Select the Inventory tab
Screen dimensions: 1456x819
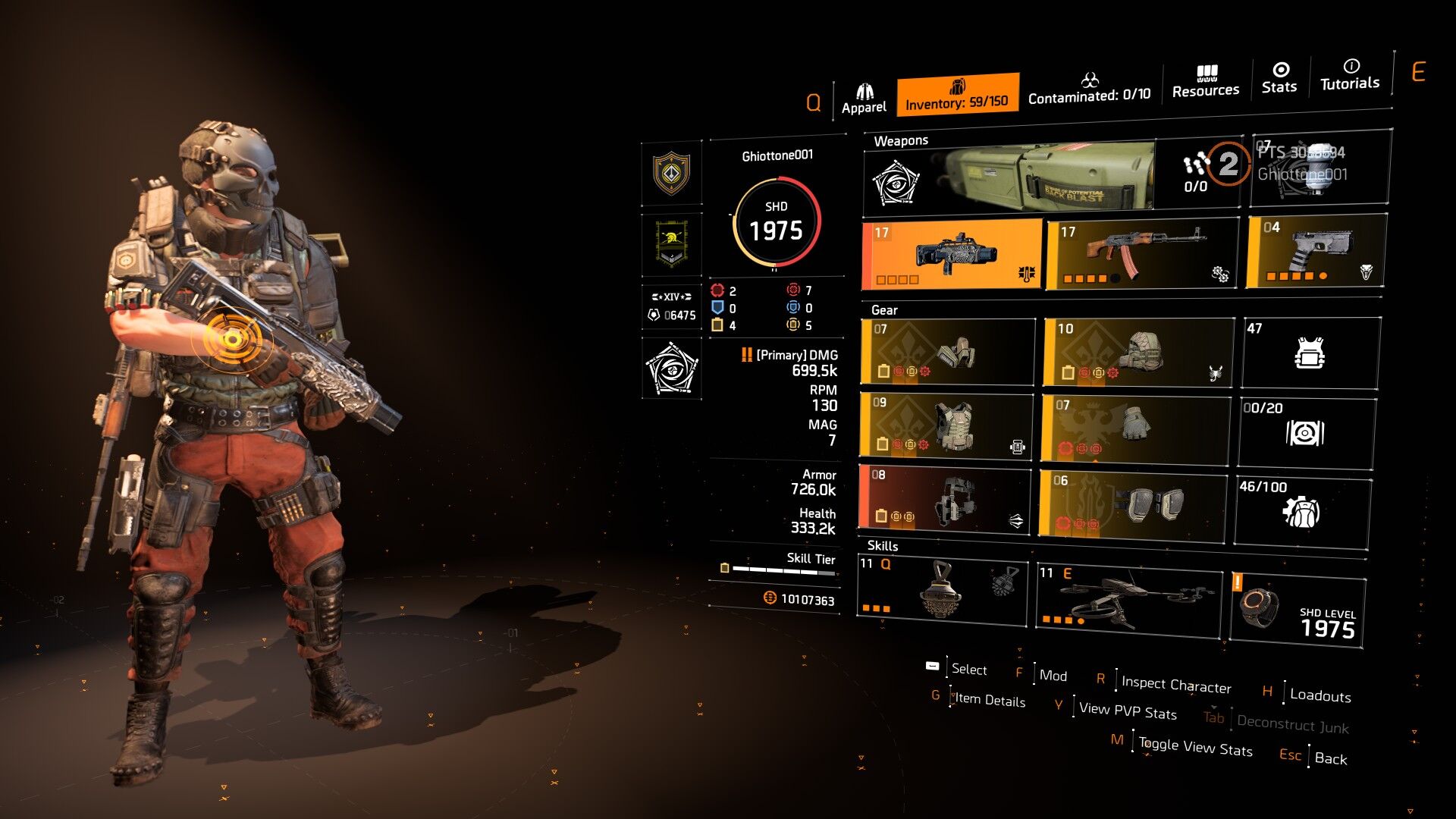[x=957, y=96]
